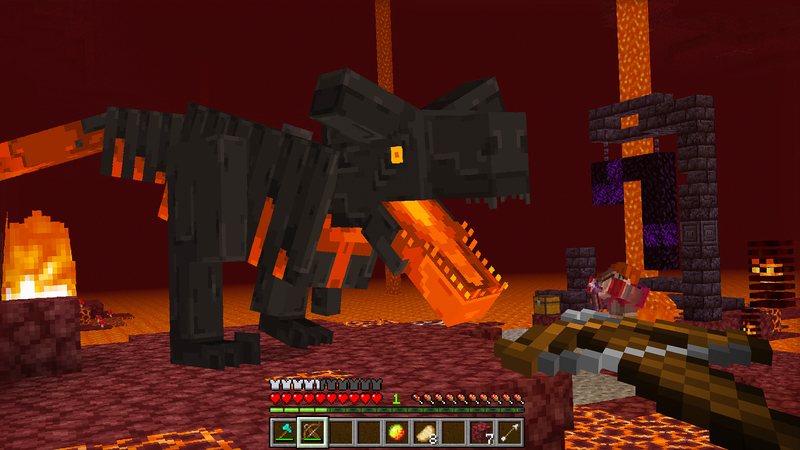Image resolution: width=800 pixels, height=450 pixels.
Task: Choose the crossbow hotbar slot
Action: point(312,432)
